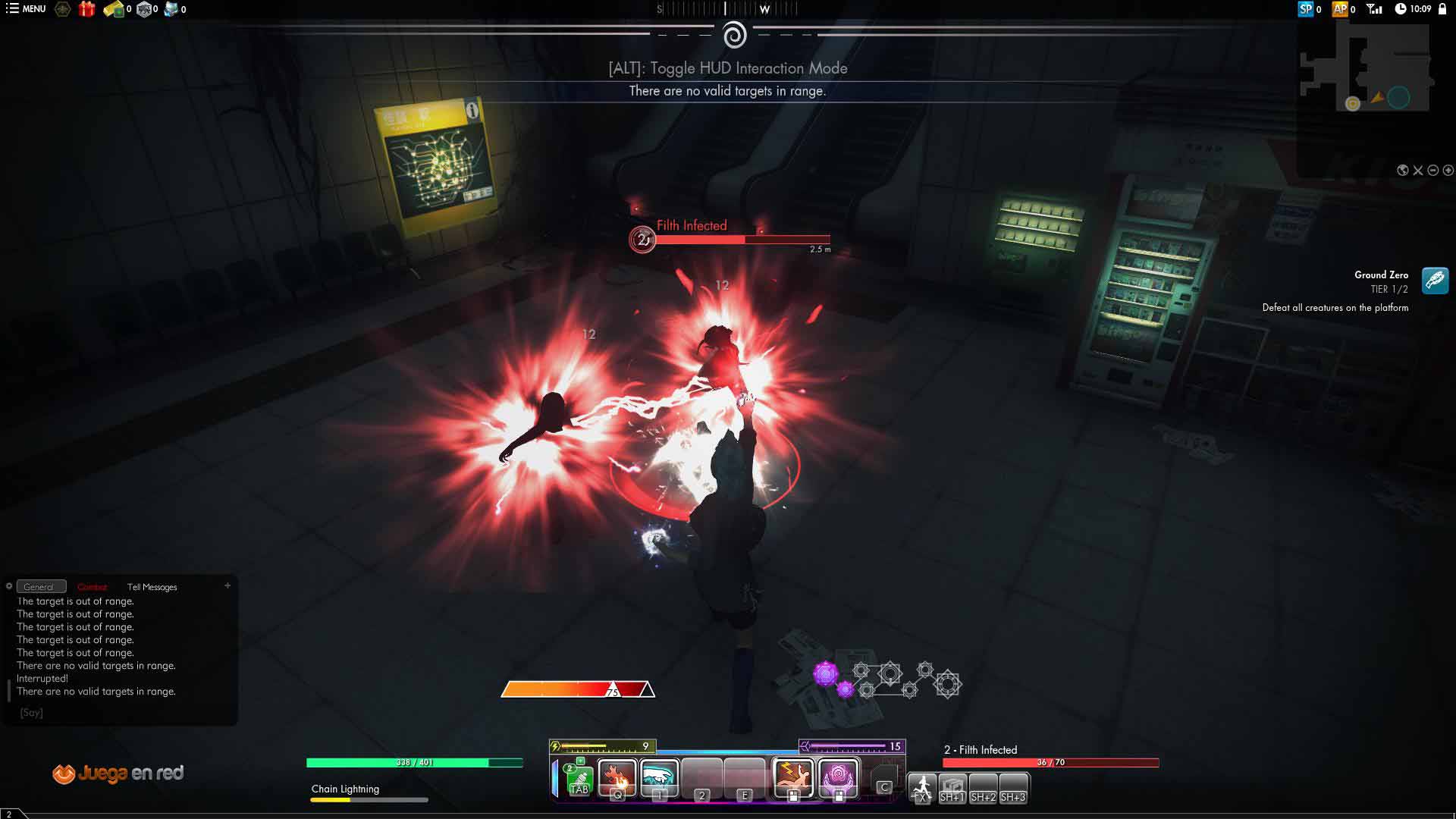The image size is (1456, 819).
Task: Open the red gift box rewards
Action: 86,9
